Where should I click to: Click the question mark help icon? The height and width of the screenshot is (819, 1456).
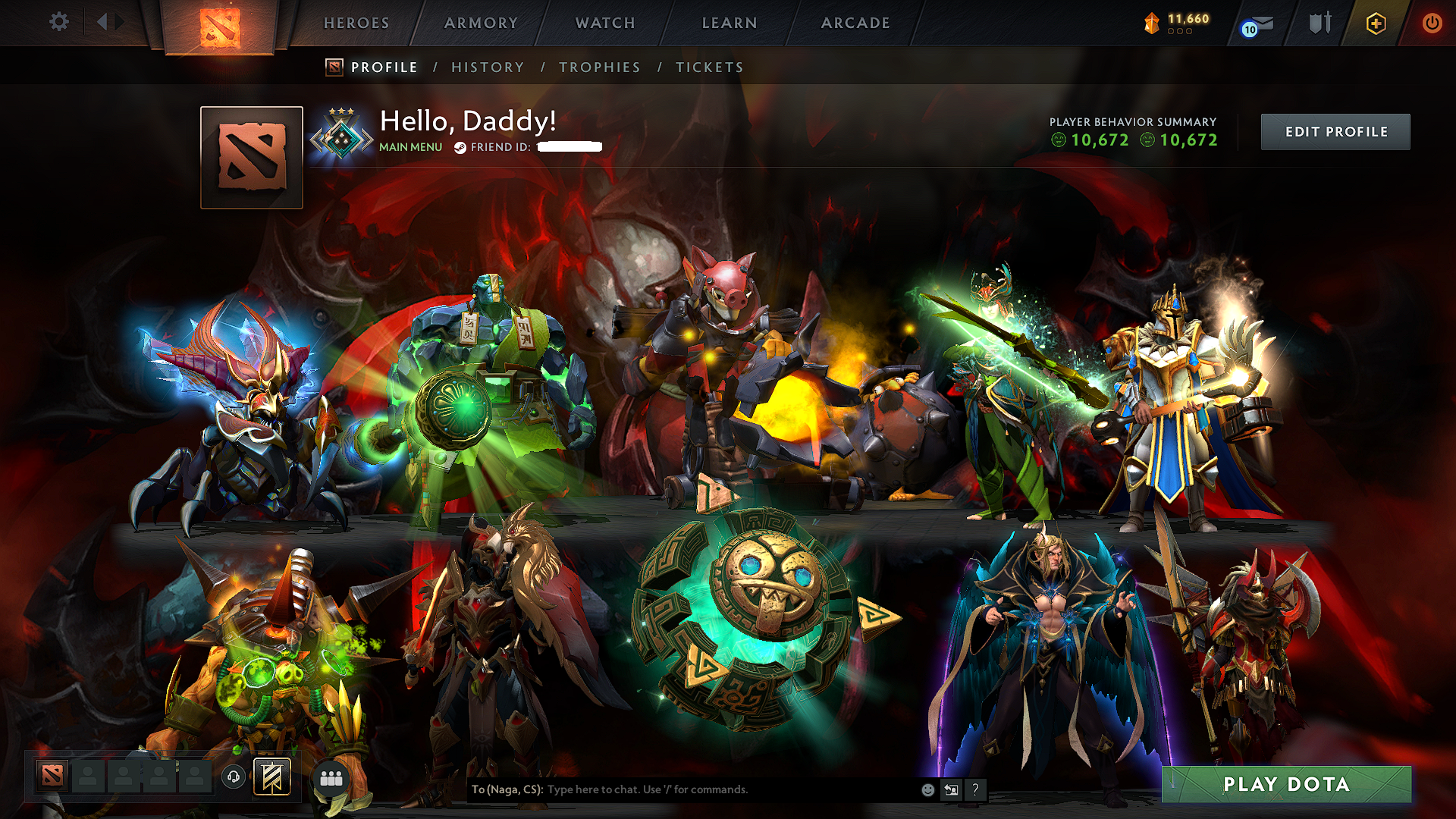(976, 790)
